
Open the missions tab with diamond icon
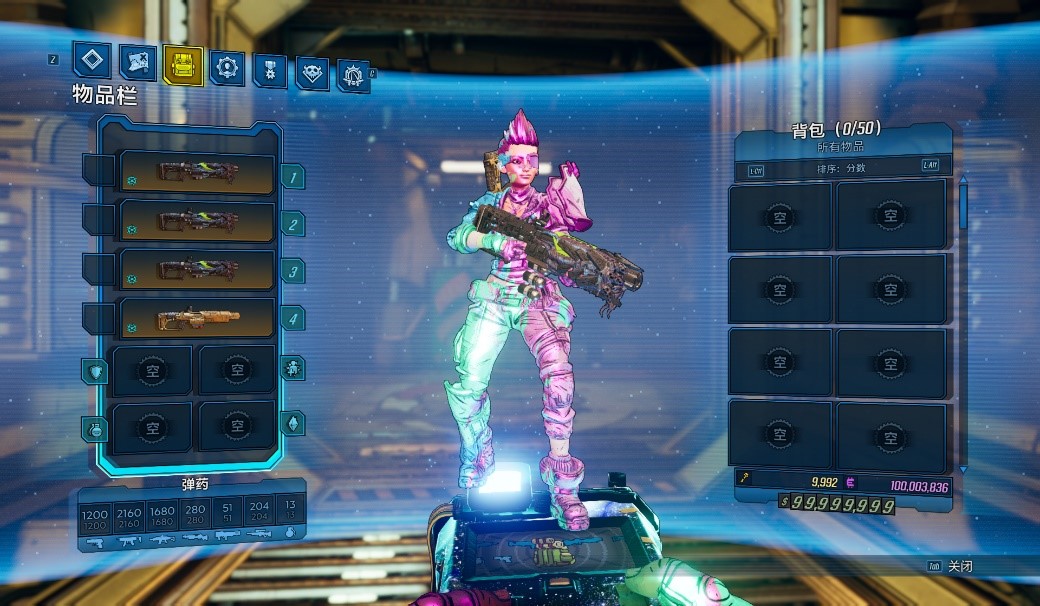[95, 61]
